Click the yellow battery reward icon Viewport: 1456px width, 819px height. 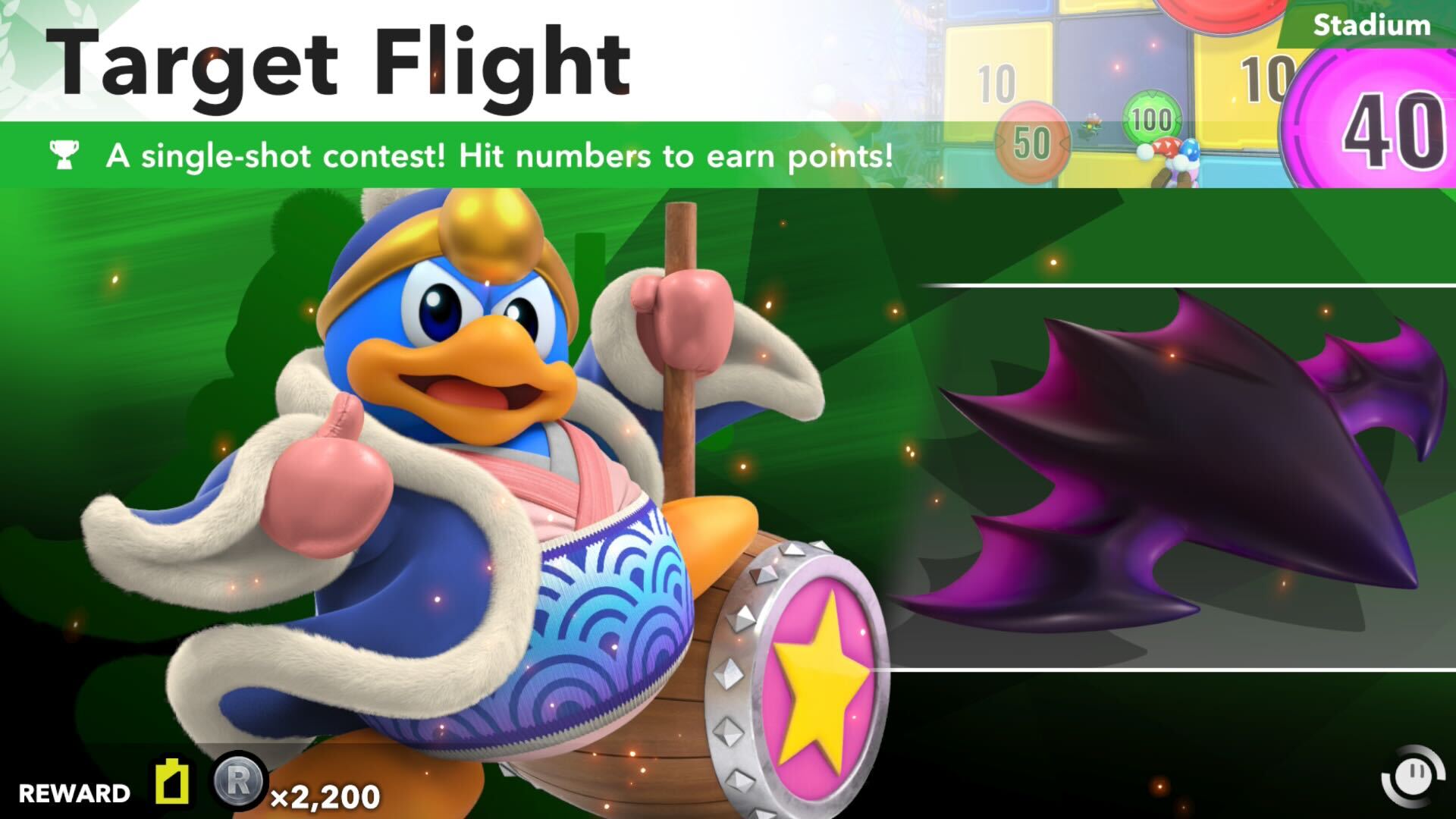click(x=174, y=780)
